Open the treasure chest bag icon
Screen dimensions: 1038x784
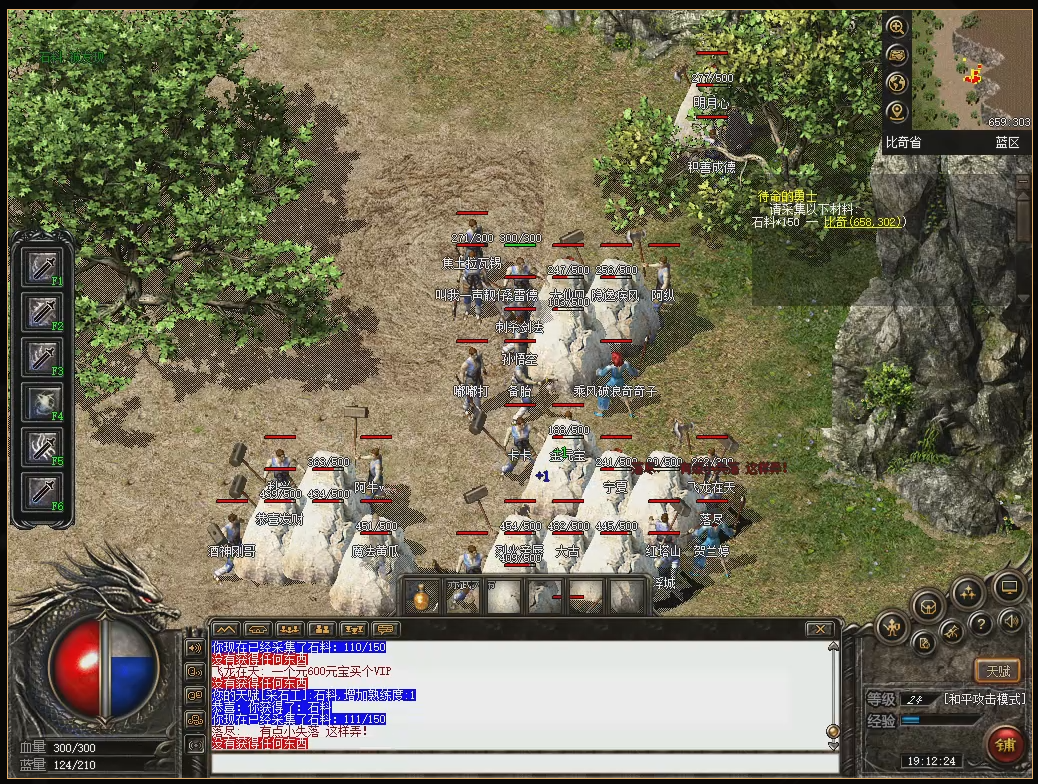(930, 605)
